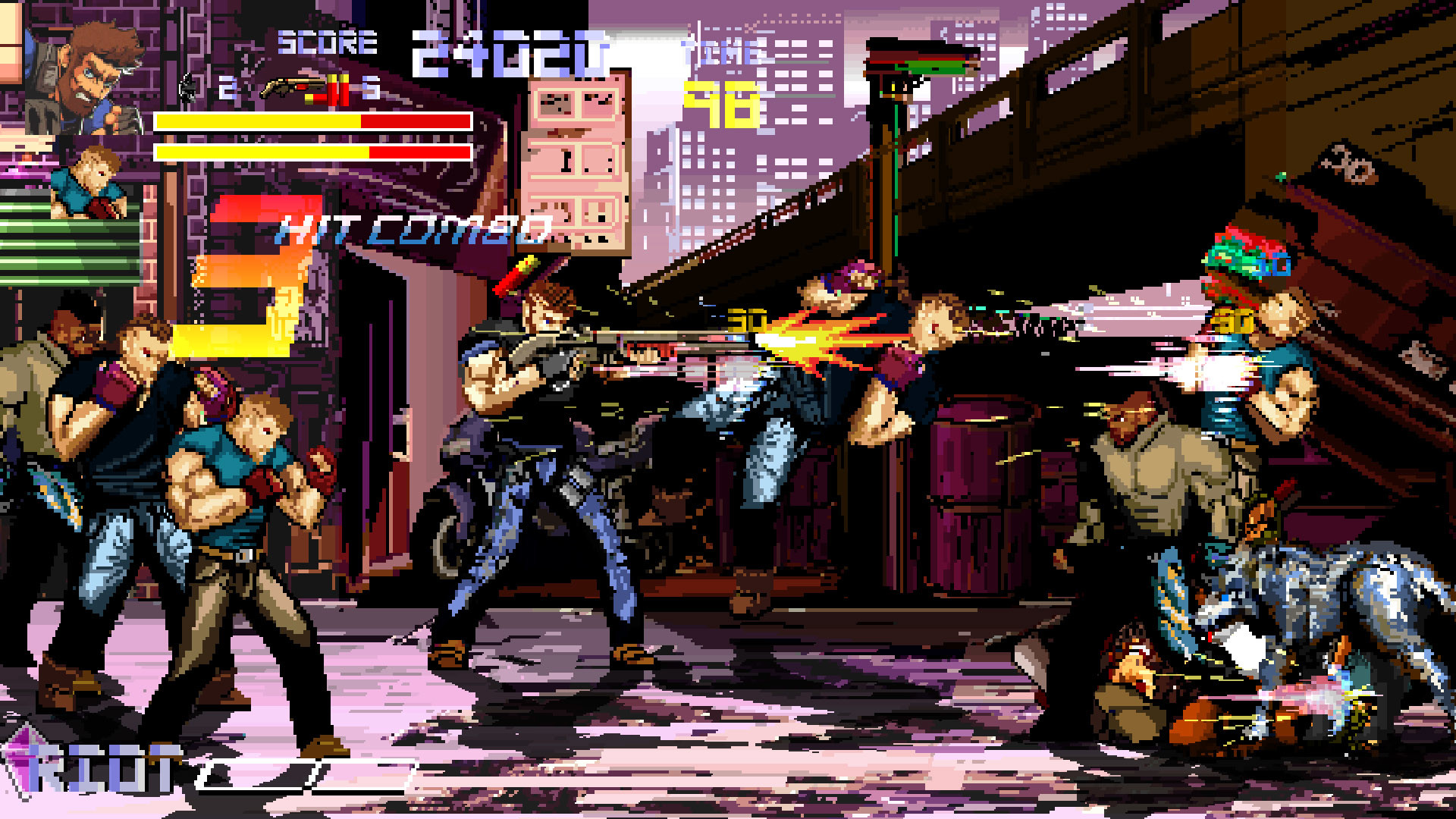Click the shotgun ammo count 6
Image resolution: width=1456 pixels, height=819 pixels.
pos(372,86)
